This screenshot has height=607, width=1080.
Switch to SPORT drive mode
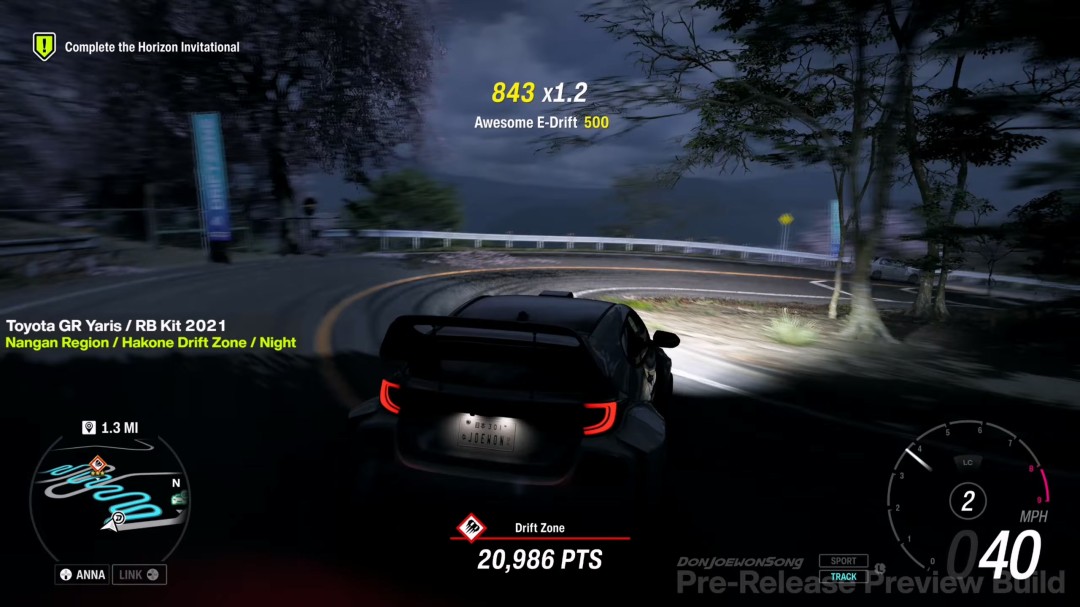(843, 561)
